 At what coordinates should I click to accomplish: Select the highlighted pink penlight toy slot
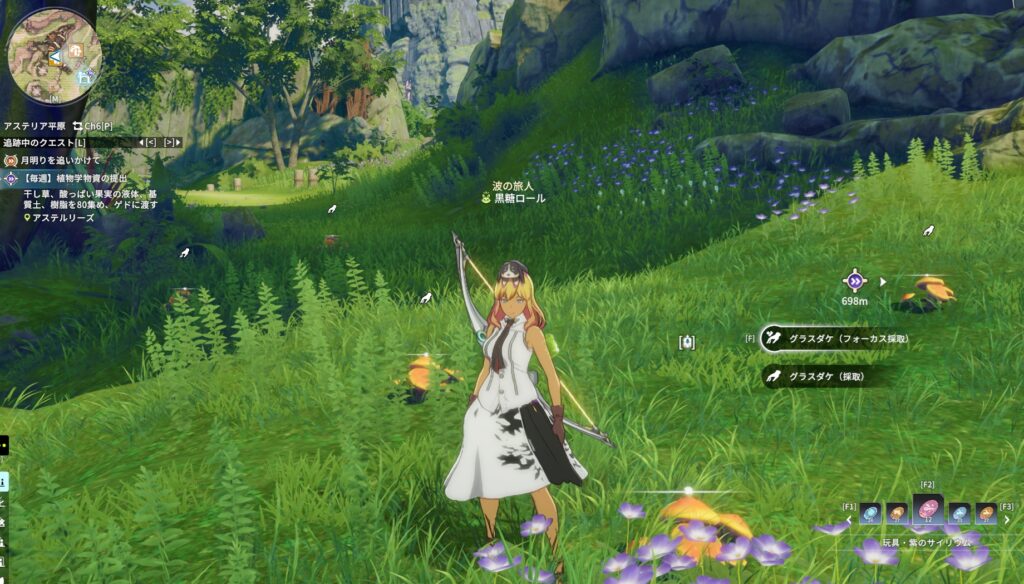927,512
